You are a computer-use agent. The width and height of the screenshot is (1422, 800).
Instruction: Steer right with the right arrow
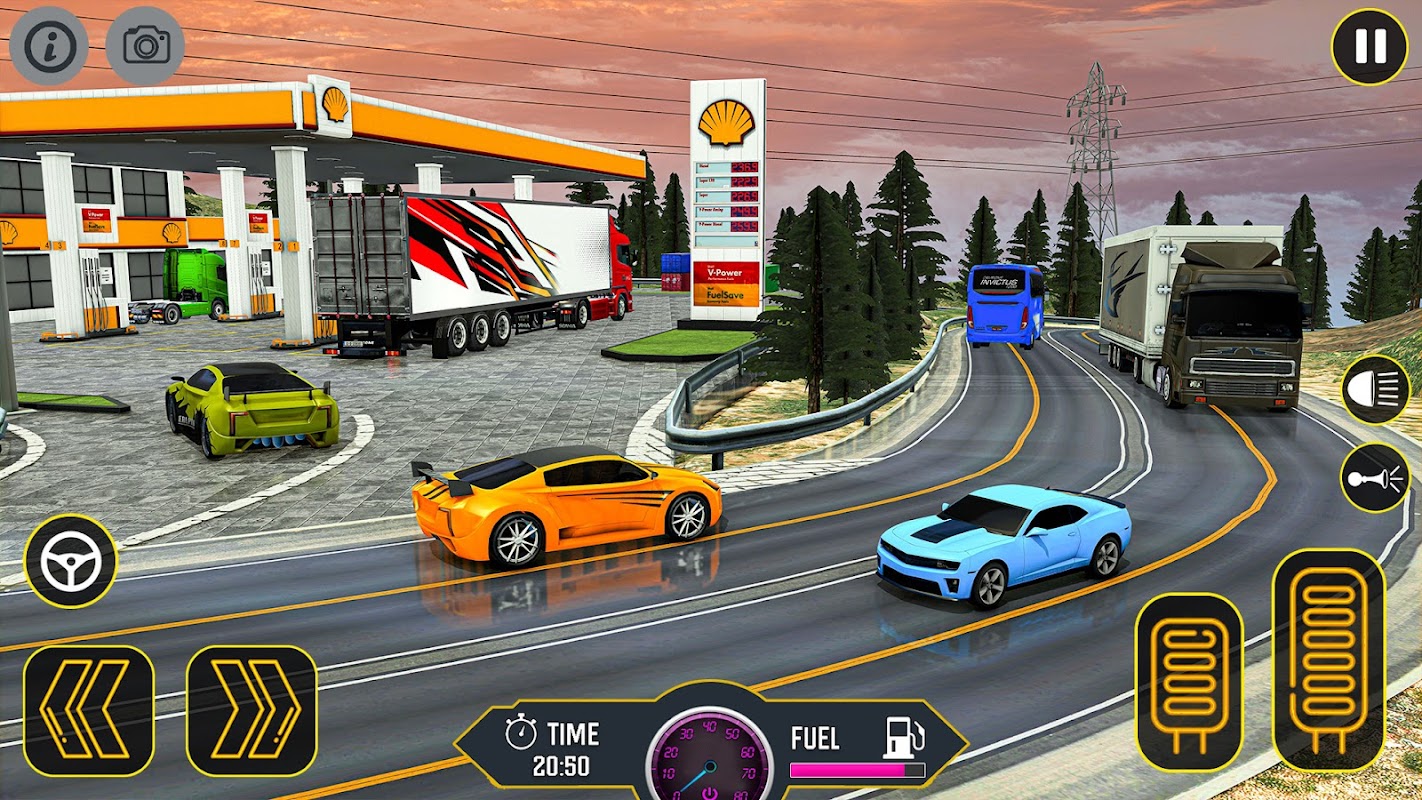tap(251, 711)
